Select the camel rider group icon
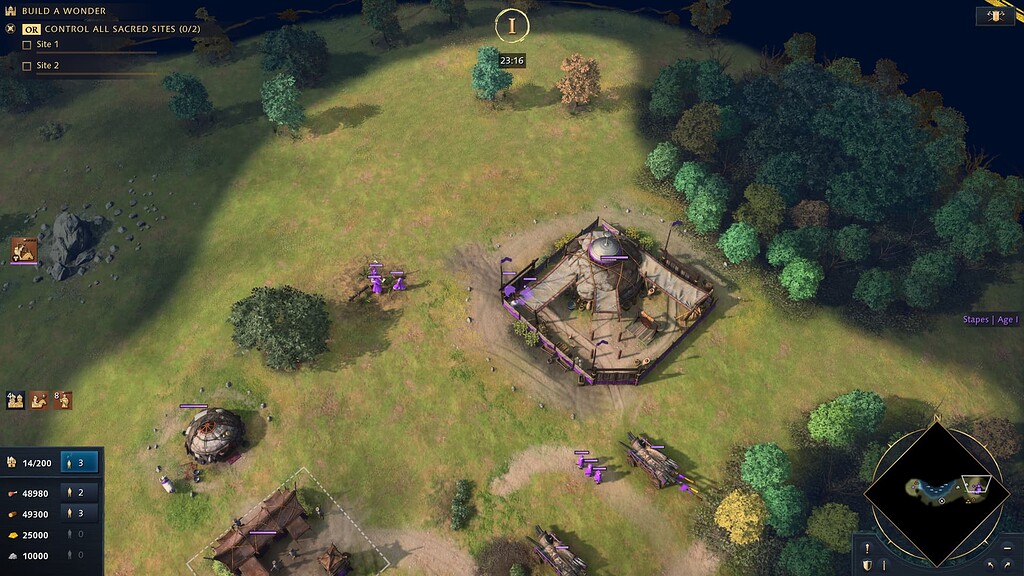The image size is (1024, 576). tap(39, 400)
